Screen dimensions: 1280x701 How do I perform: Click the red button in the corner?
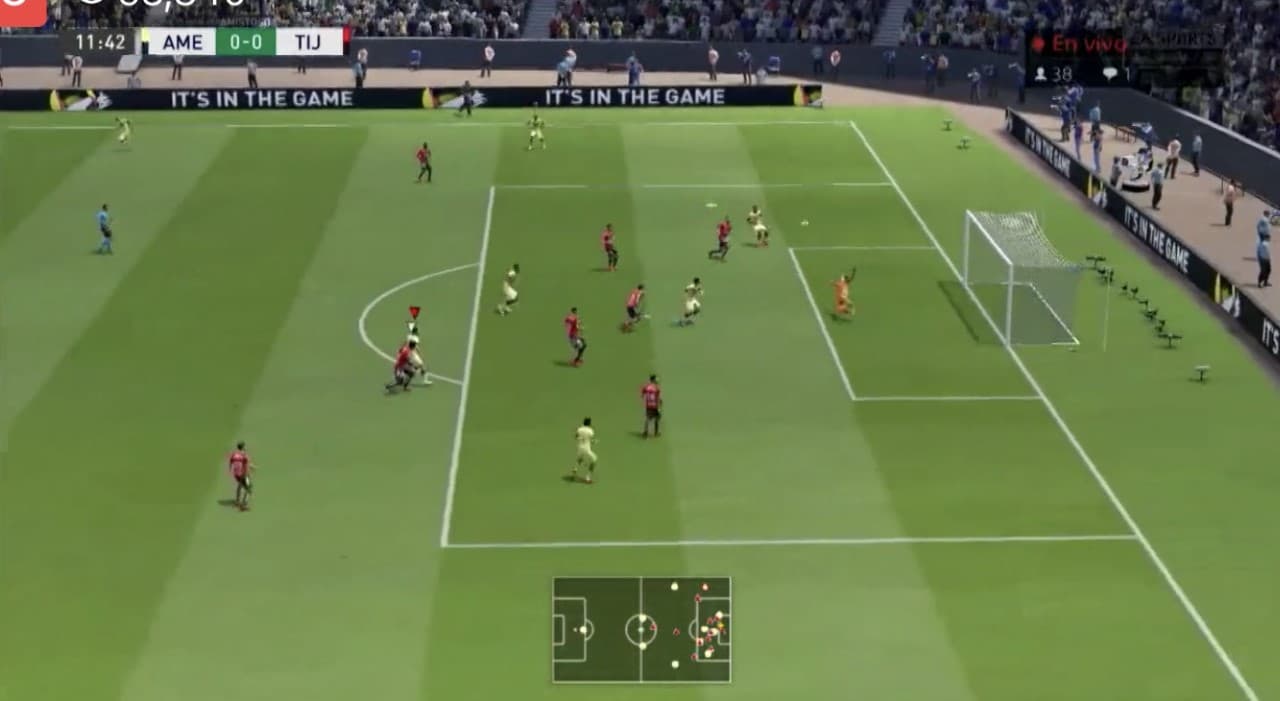(22, 11)
